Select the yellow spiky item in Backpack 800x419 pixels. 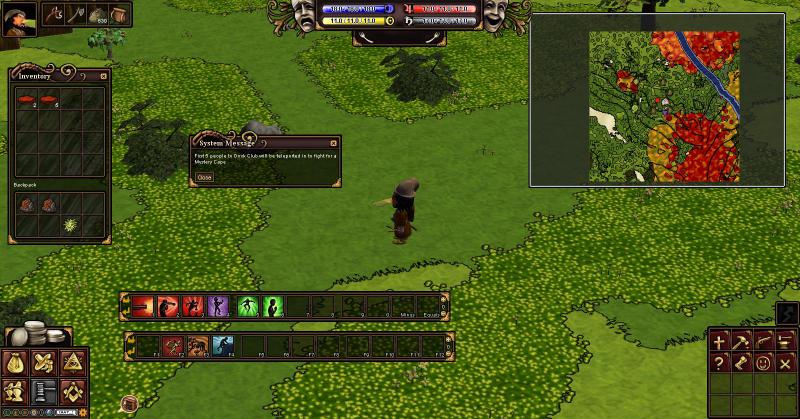click(x=70, y=226)
